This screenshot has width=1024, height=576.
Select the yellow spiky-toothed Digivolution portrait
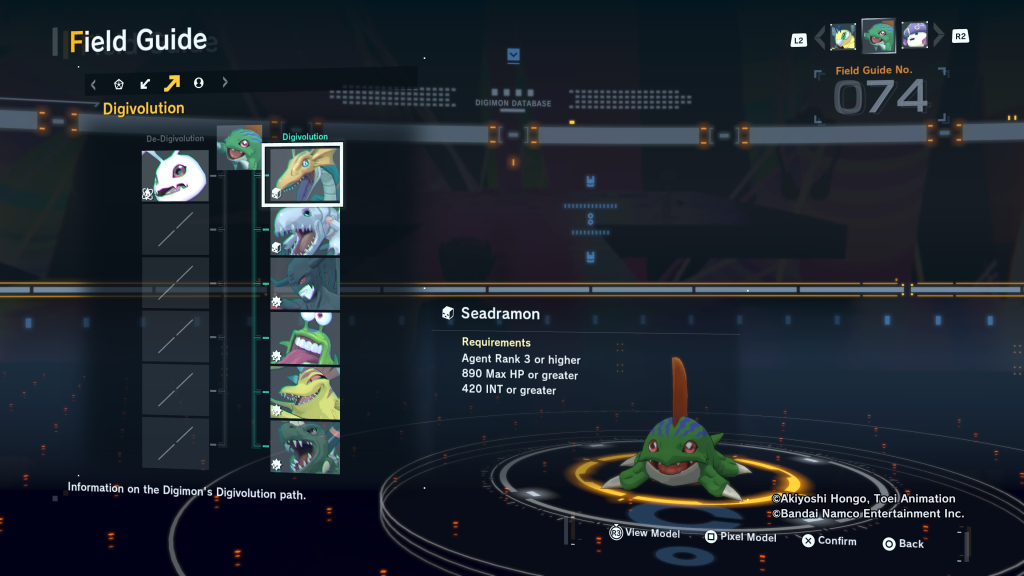click(x=305, y=392)
